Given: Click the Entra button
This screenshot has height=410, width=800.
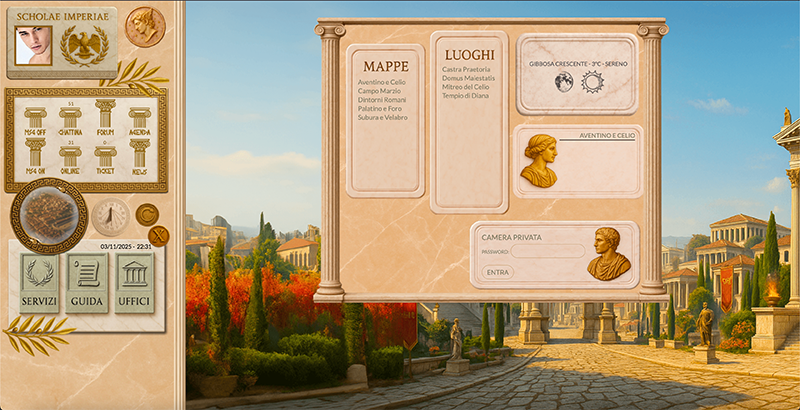Looking at the screenshot, I should [497, 272].
